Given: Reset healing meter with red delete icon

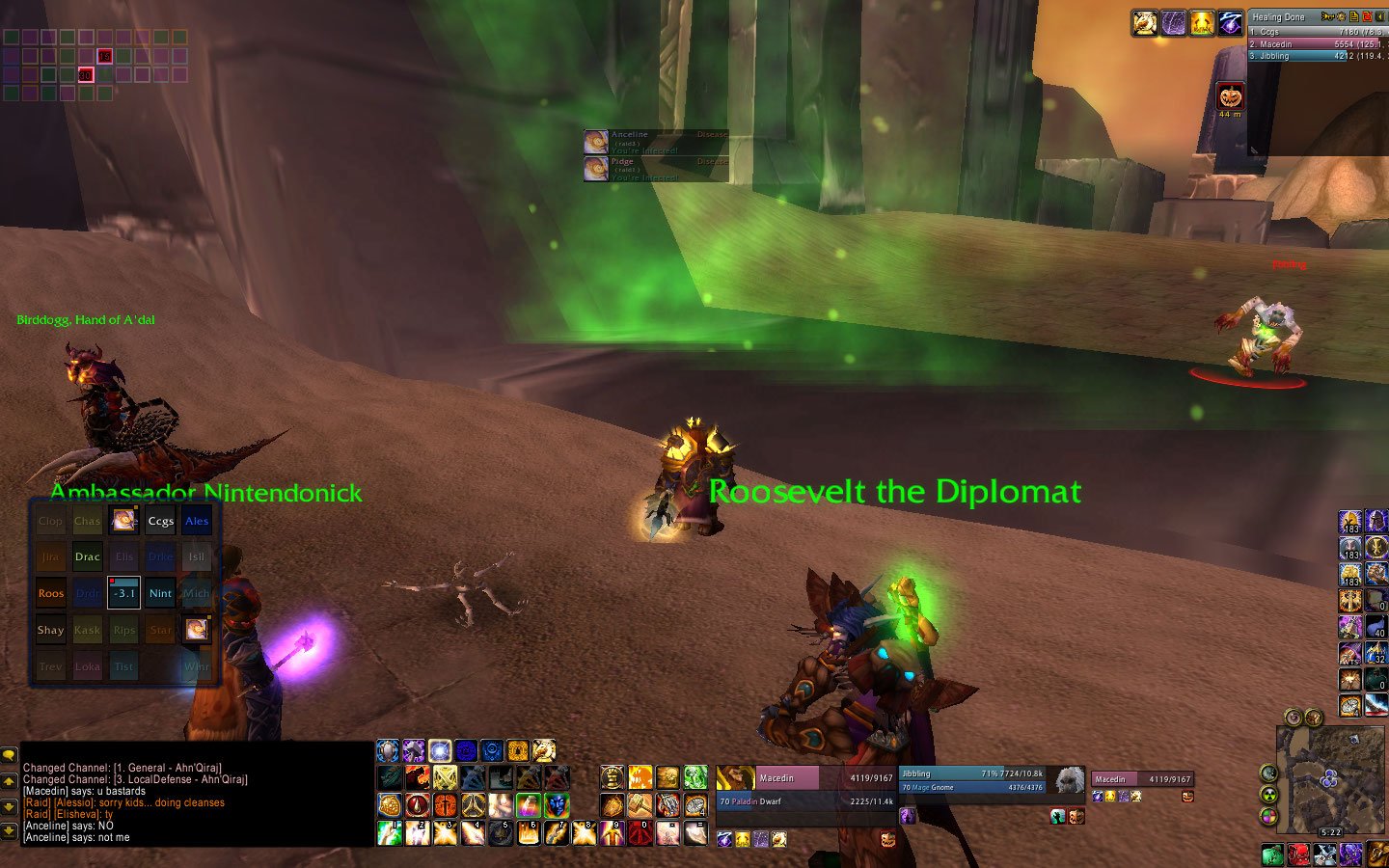Looking at the screenshot, I should tap(1367, 16).
